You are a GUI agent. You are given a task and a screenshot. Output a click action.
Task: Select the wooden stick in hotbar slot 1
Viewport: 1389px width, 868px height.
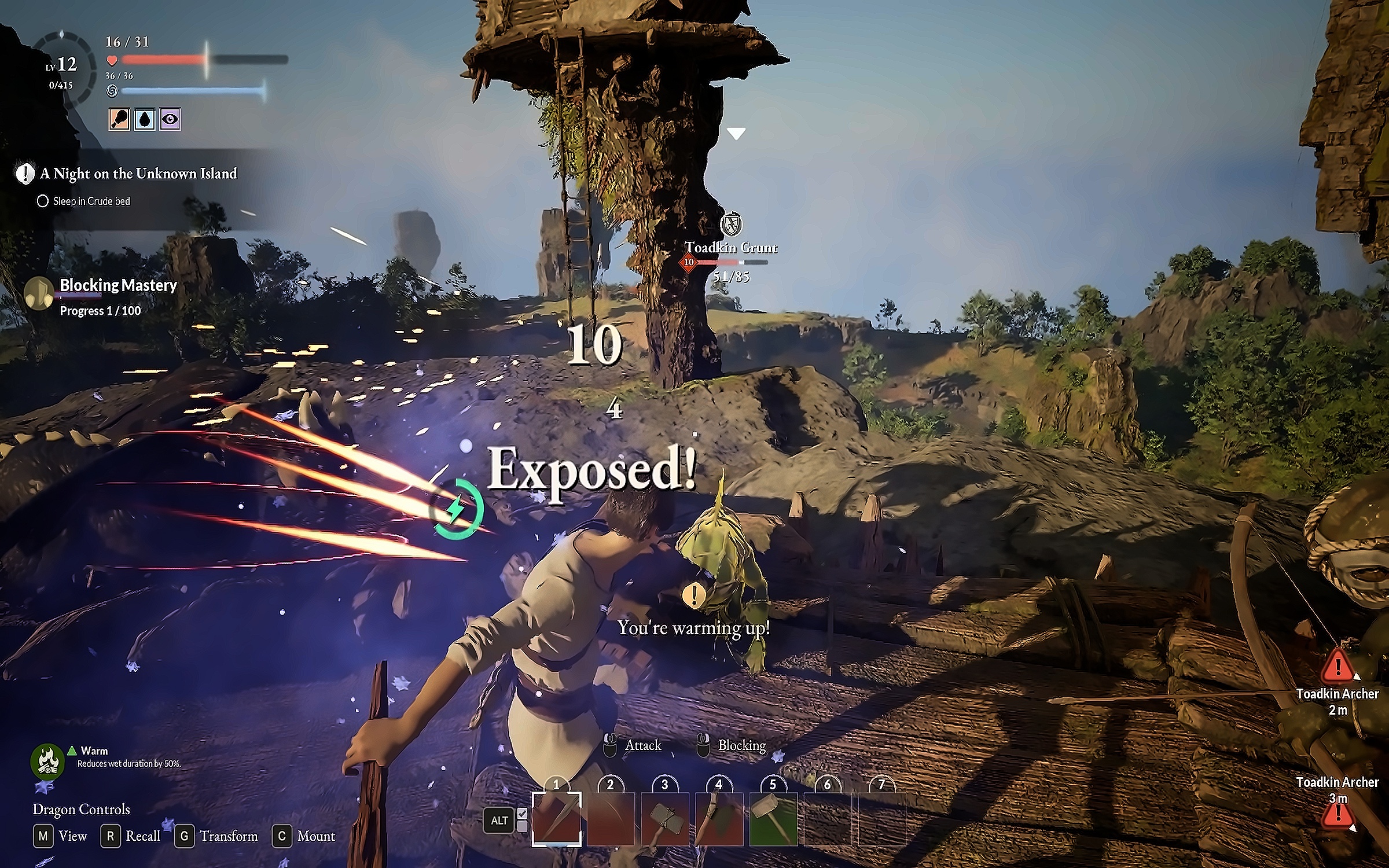pyautogui.click(x=556, y=818)
